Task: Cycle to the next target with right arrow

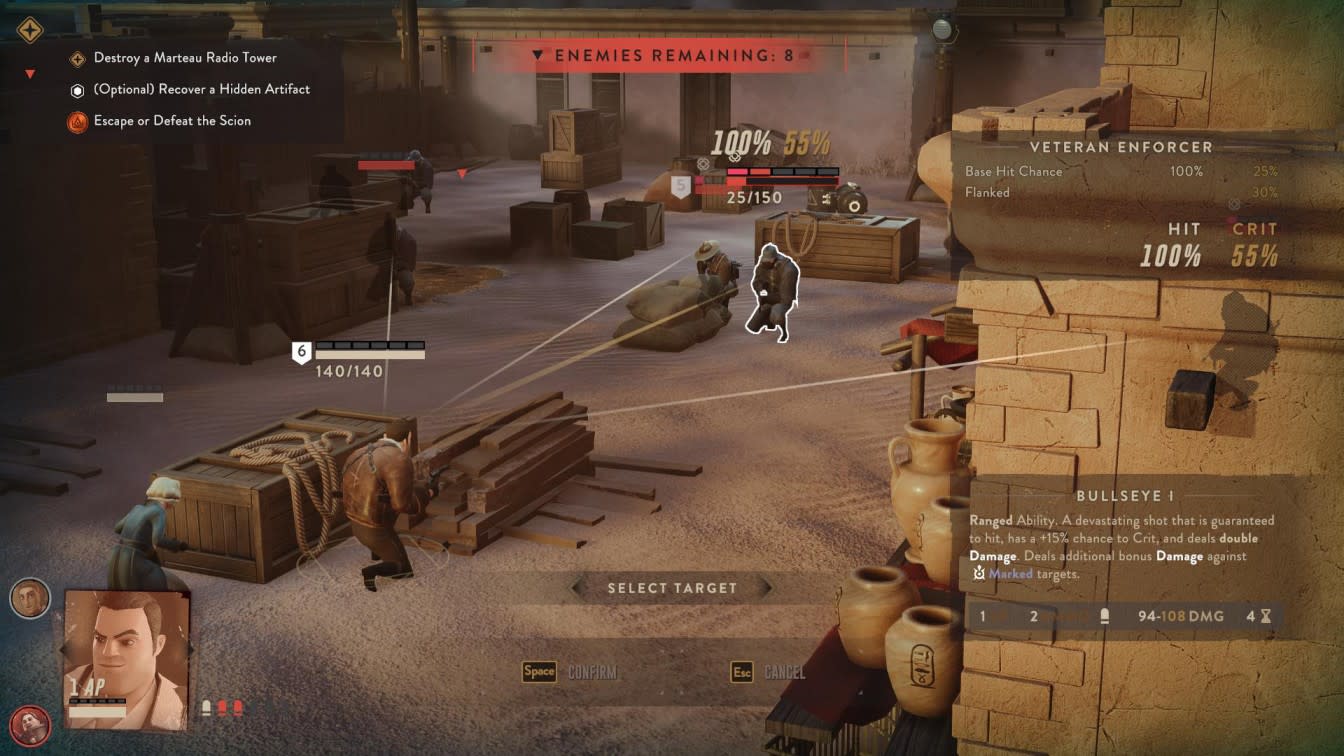Action: [x=765, y=588]
